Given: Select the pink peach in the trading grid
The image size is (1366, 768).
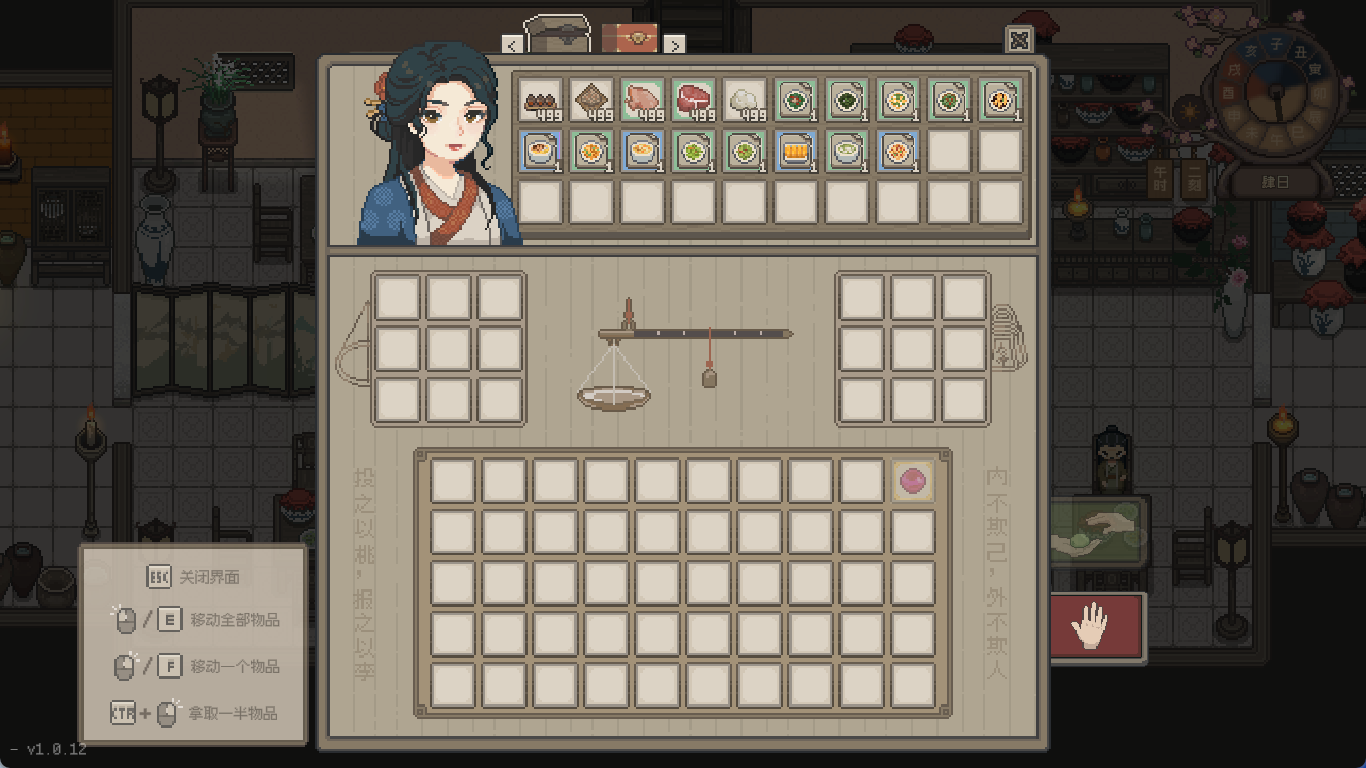Looking at the screenshot, I should pyautogui.click(x=912, y=481).
